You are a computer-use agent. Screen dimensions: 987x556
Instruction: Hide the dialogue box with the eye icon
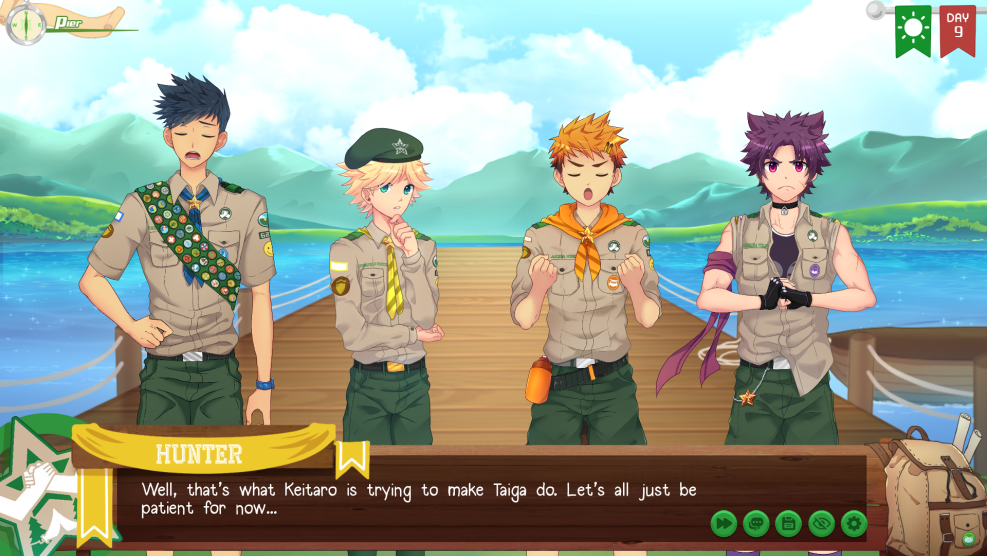pos(821,522)
